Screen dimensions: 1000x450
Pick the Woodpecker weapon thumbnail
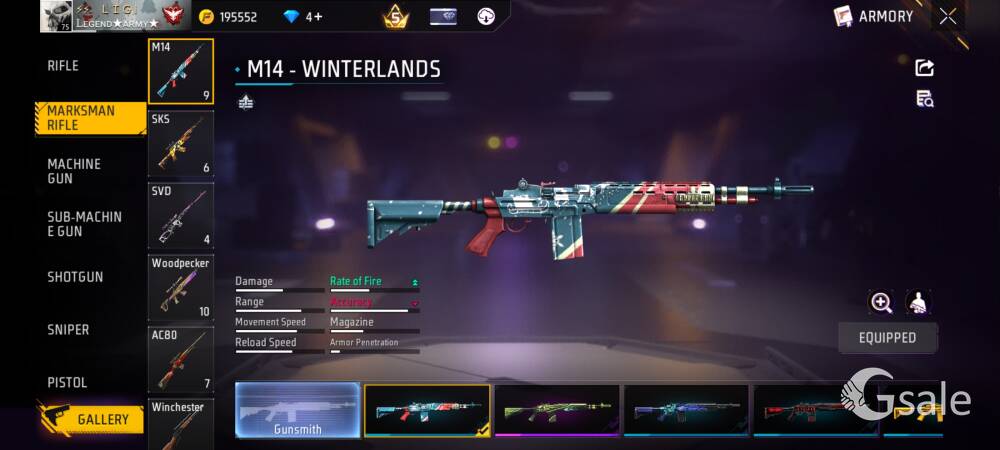coord(181,287)
